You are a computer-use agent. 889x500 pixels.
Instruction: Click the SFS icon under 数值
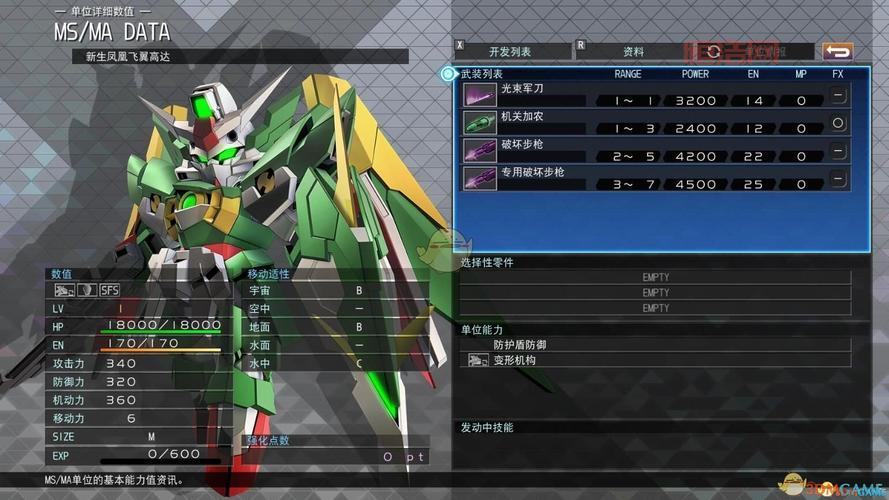[110, 290]
